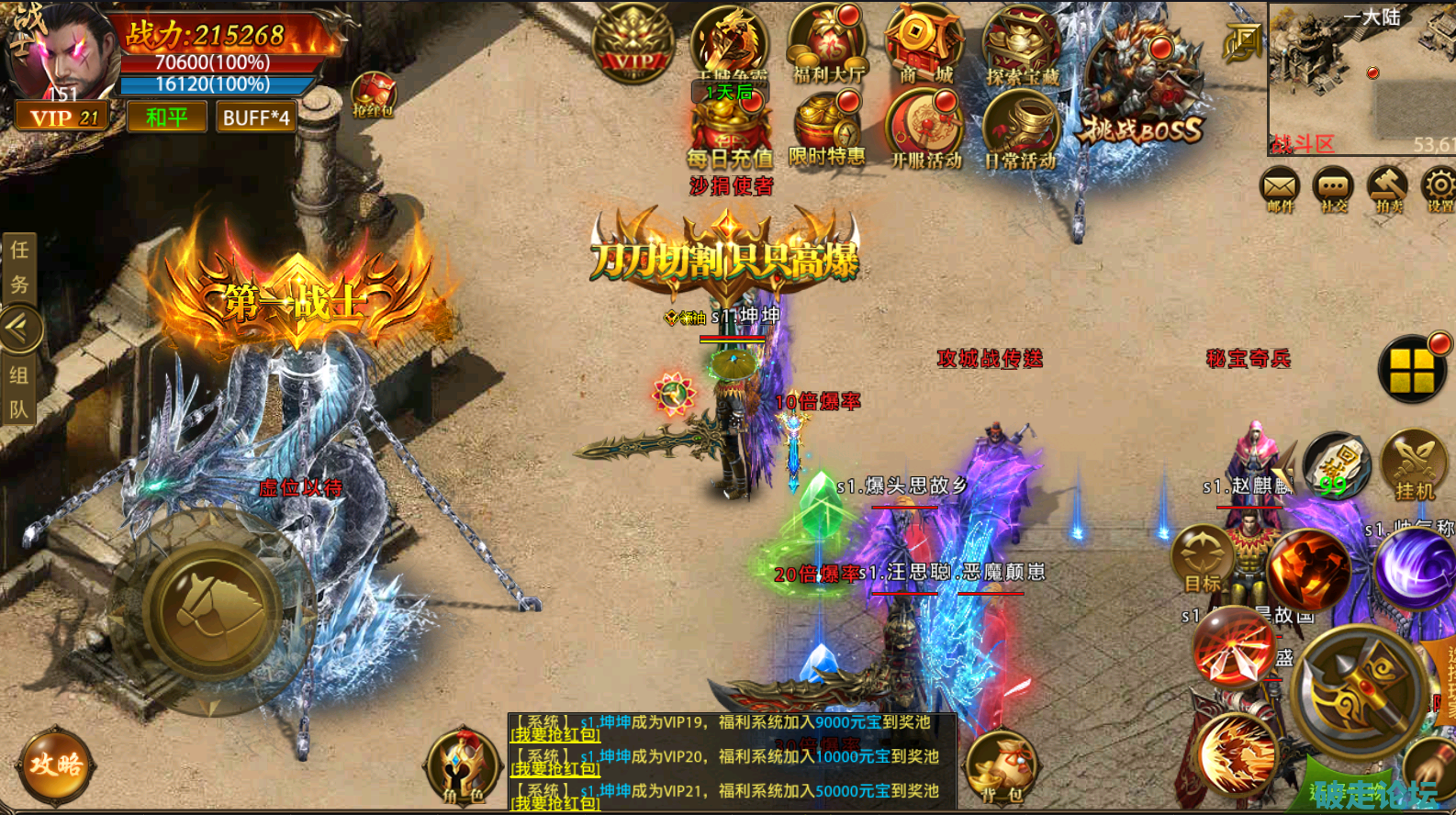This screenshot has width=1456, height=815.
Task: Open the 拍卖 auction house
Action: [x=1388, y=190]
